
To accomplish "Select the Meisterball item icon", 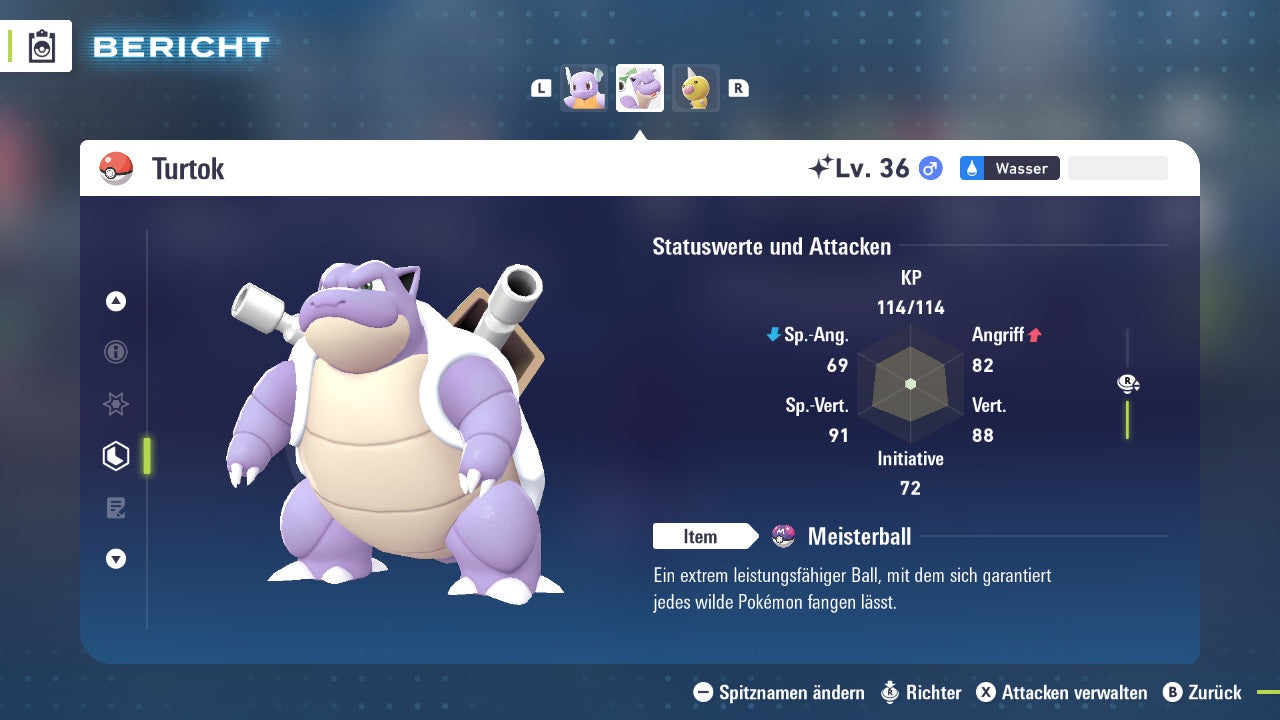I will coord(781,536).
